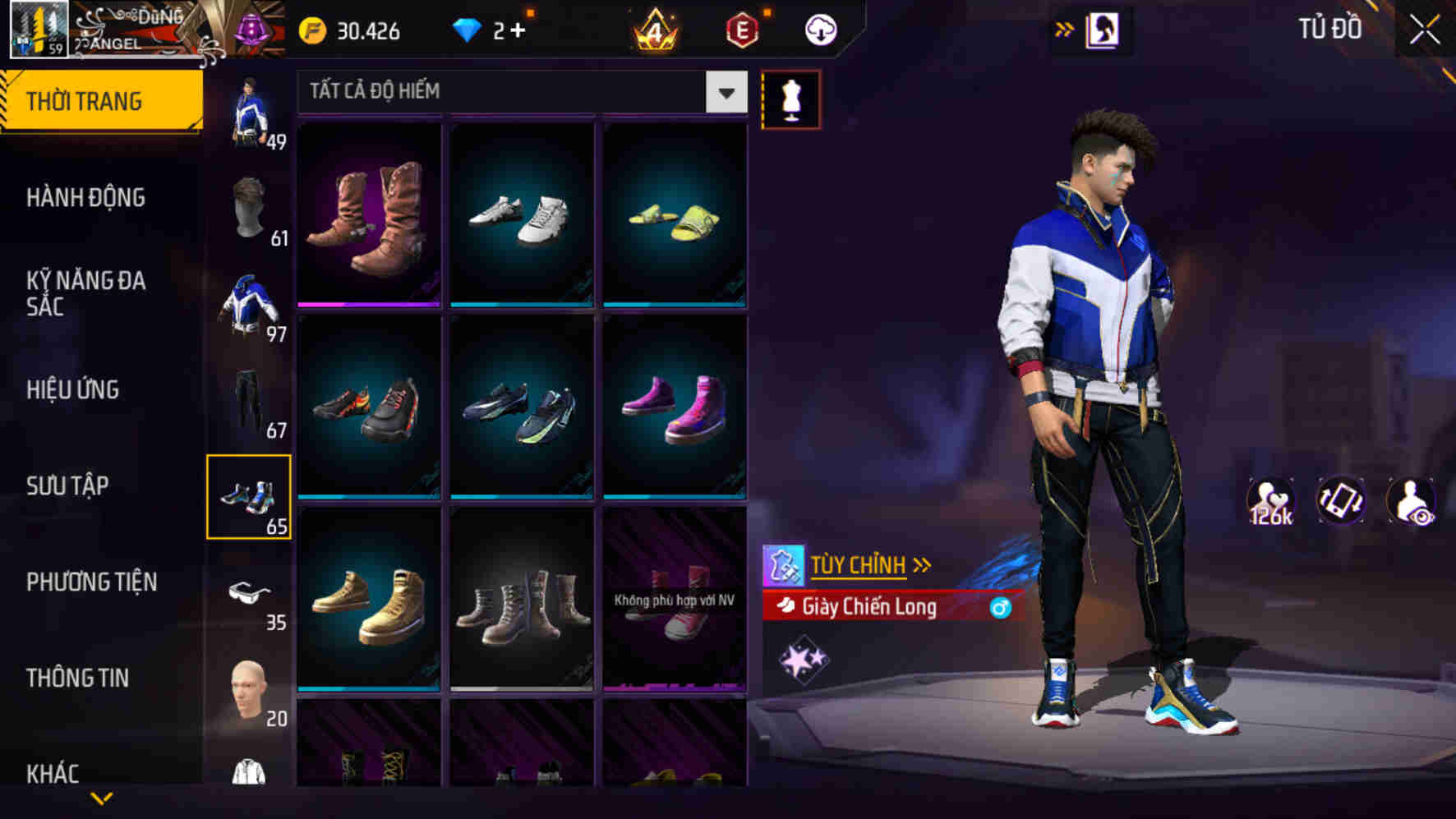
Task: Click the diamond balance icon
Action: [x=470, y=30]
